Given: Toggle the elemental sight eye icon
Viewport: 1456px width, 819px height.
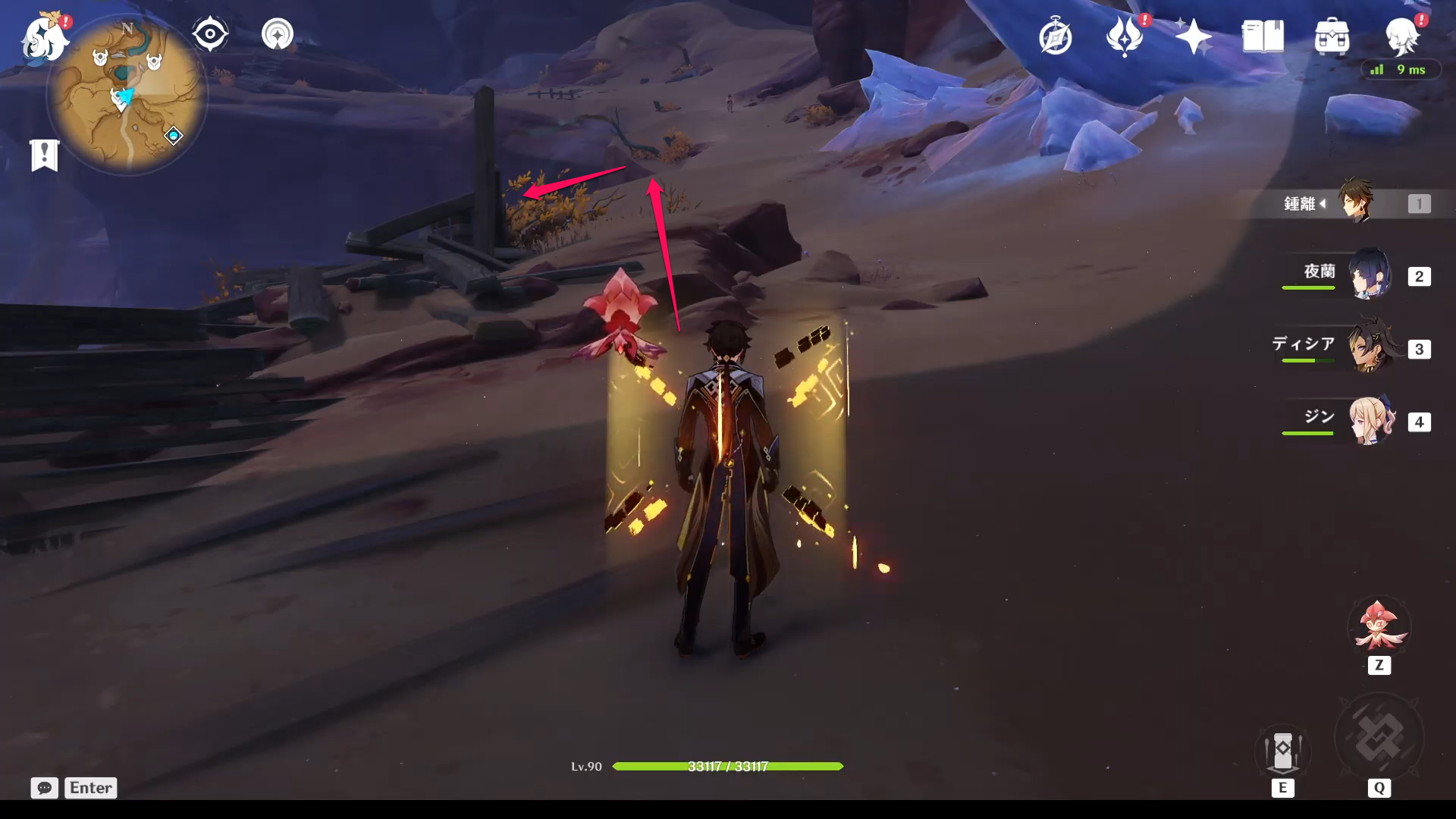Looking at the screenshot, I should pyautogui.click(x=210, y=34).
